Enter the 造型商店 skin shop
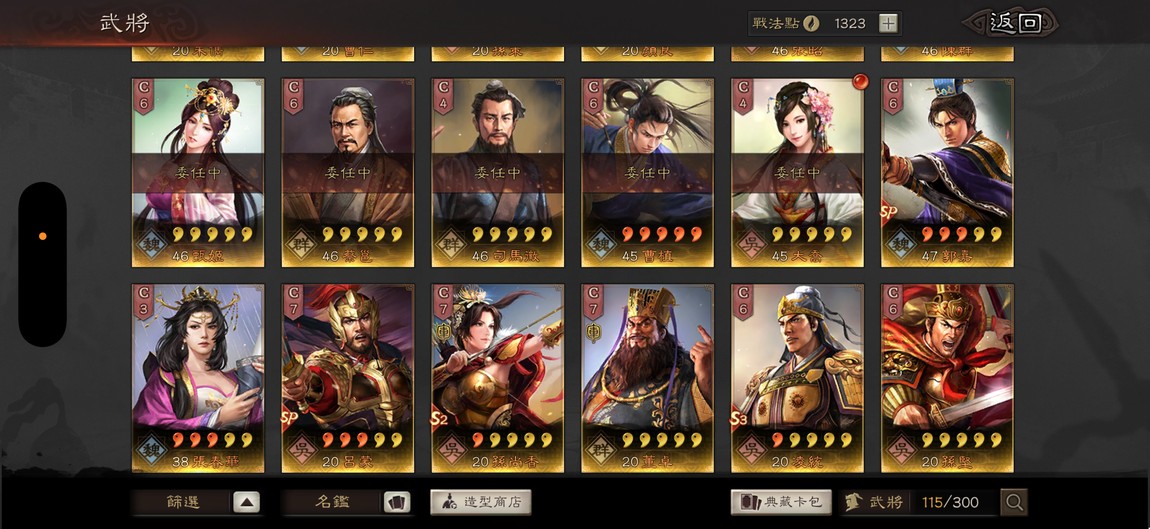 481,502
